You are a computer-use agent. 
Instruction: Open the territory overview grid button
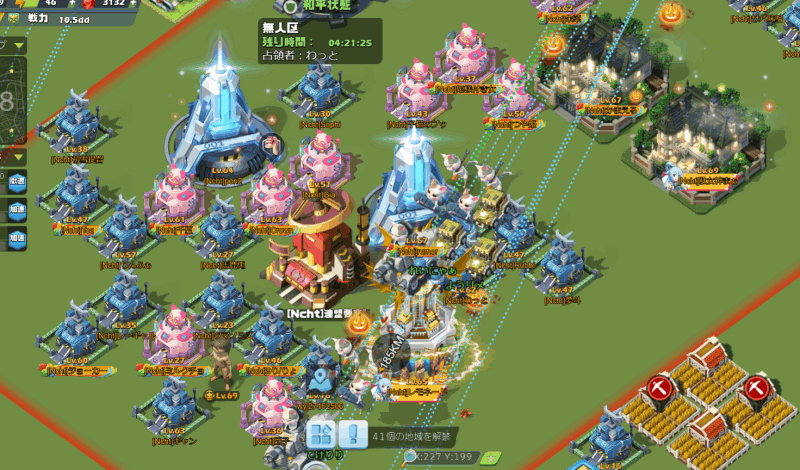319,435
